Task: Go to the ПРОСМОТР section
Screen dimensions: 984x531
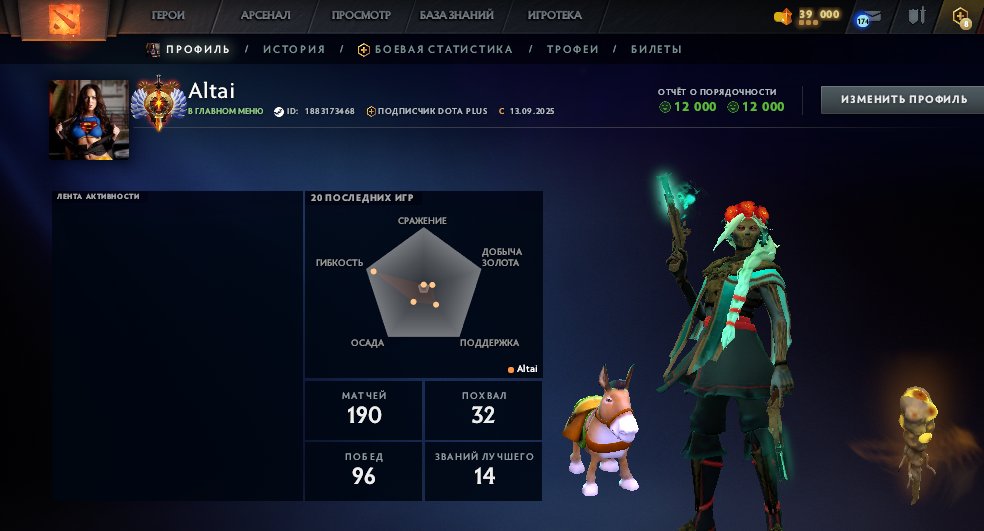Action: pos(360,16)
